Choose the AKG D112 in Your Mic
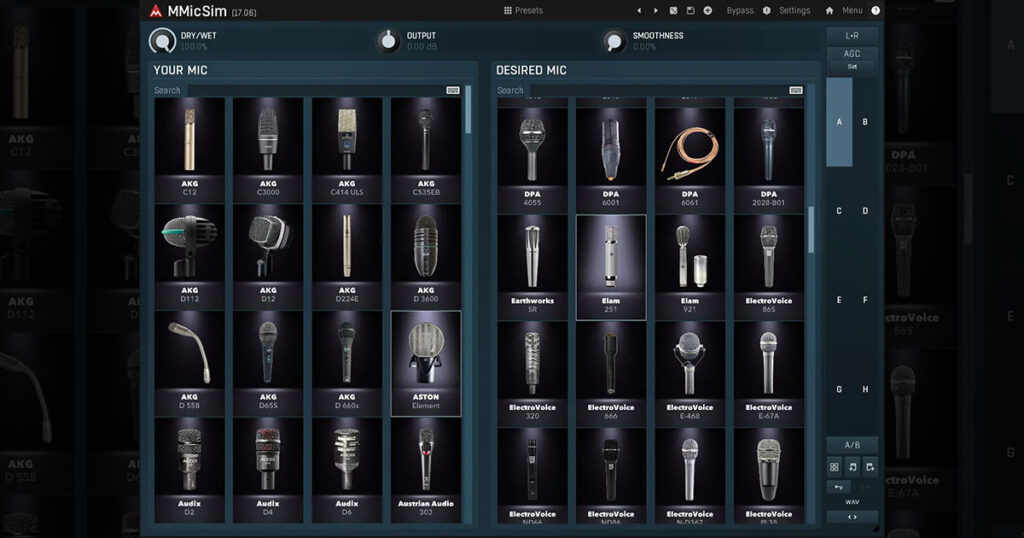 point(189,254)
